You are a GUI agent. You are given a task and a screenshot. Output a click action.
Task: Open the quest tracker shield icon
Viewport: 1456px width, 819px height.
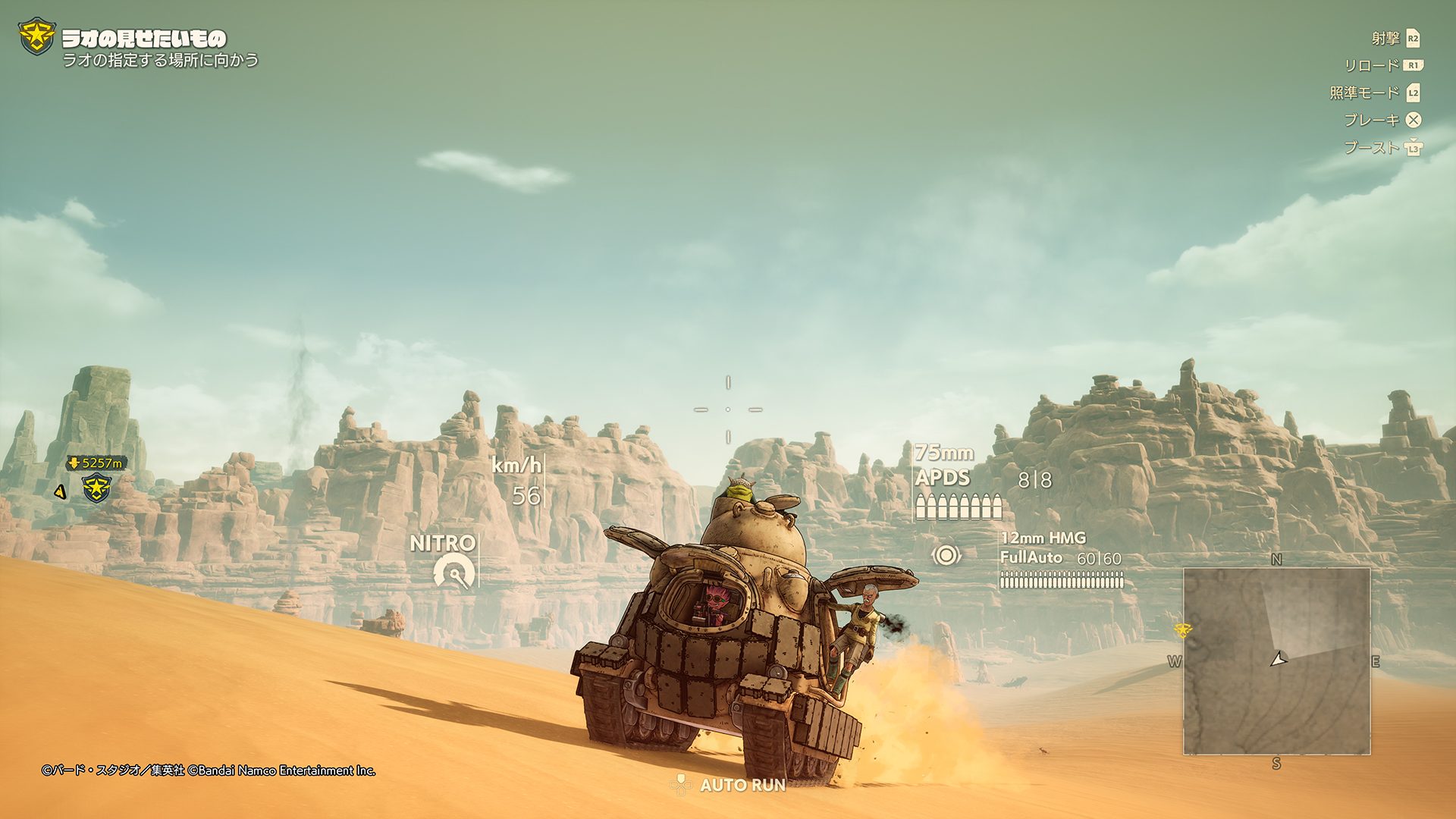pyautogui.click(x=36, y=36)
